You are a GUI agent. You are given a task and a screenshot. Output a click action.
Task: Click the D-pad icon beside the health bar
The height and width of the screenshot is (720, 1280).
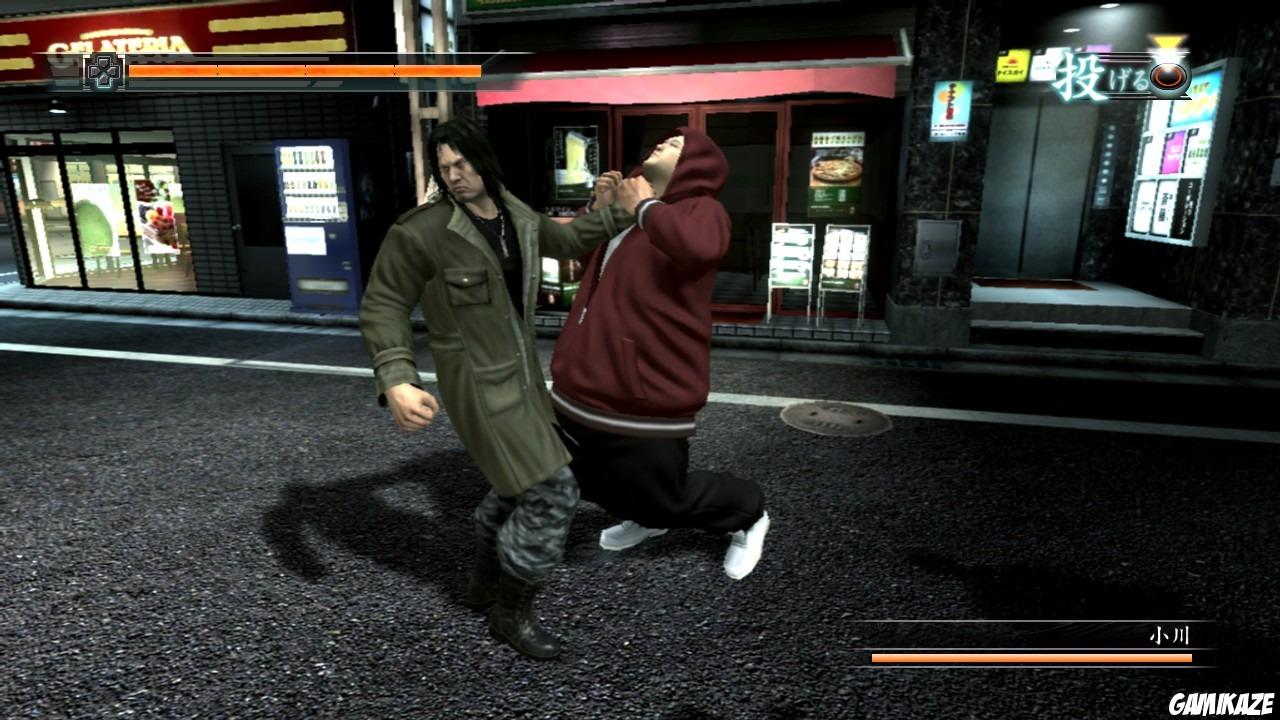(x=103, y=71)
